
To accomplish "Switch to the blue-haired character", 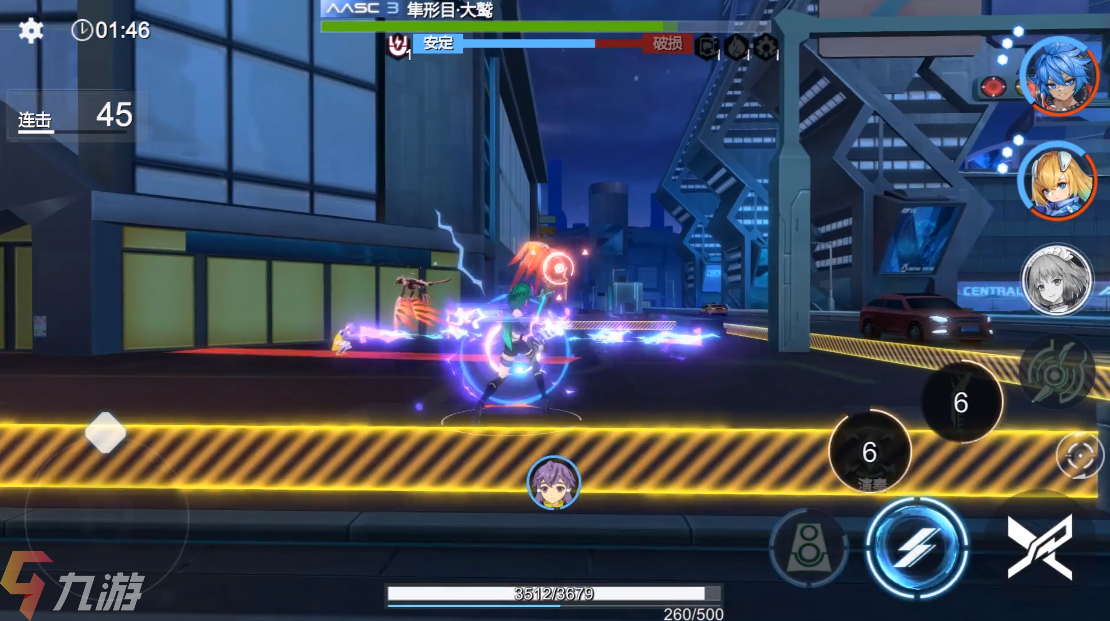I will 1059,76.
